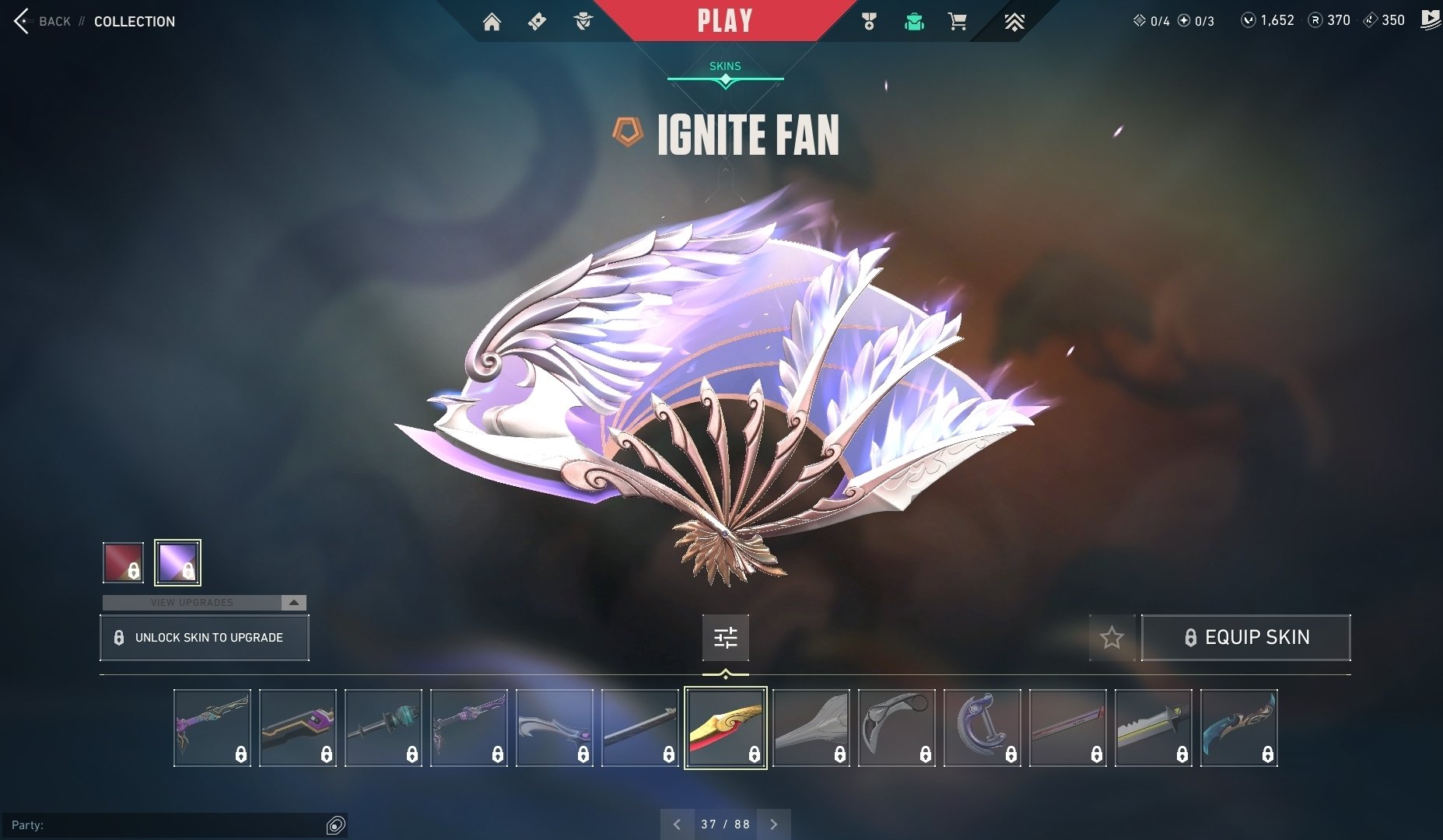
Task: Collapse the VIEW UPGRADES panel
Action: tap(293, 602)
